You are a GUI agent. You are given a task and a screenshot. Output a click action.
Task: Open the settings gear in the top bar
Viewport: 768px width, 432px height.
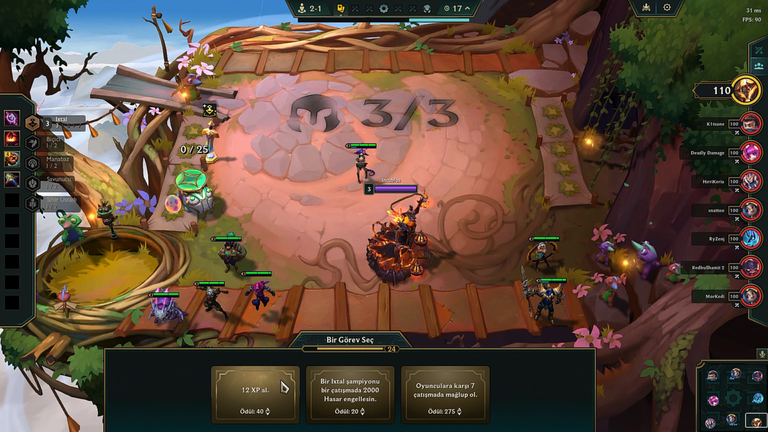pyautogui.click(x=667, y=8)
